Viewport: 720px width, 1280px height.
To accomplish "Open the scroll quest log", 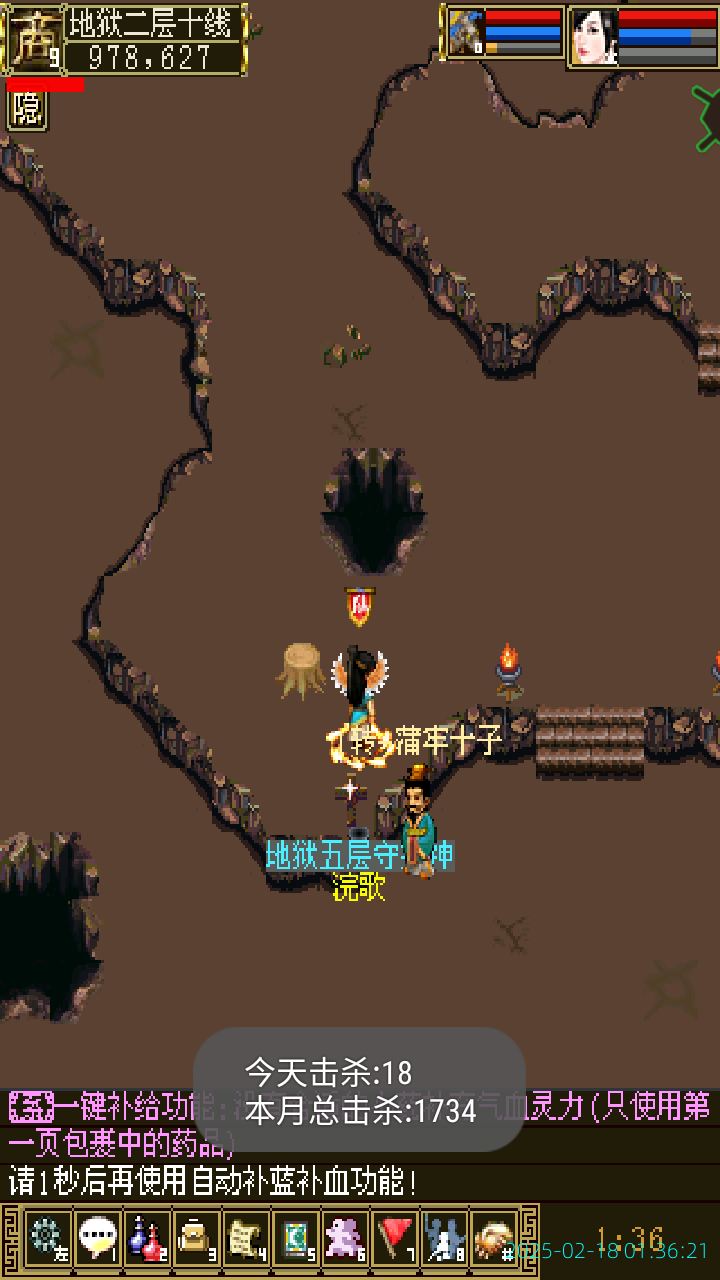I will coord(246,1238).
